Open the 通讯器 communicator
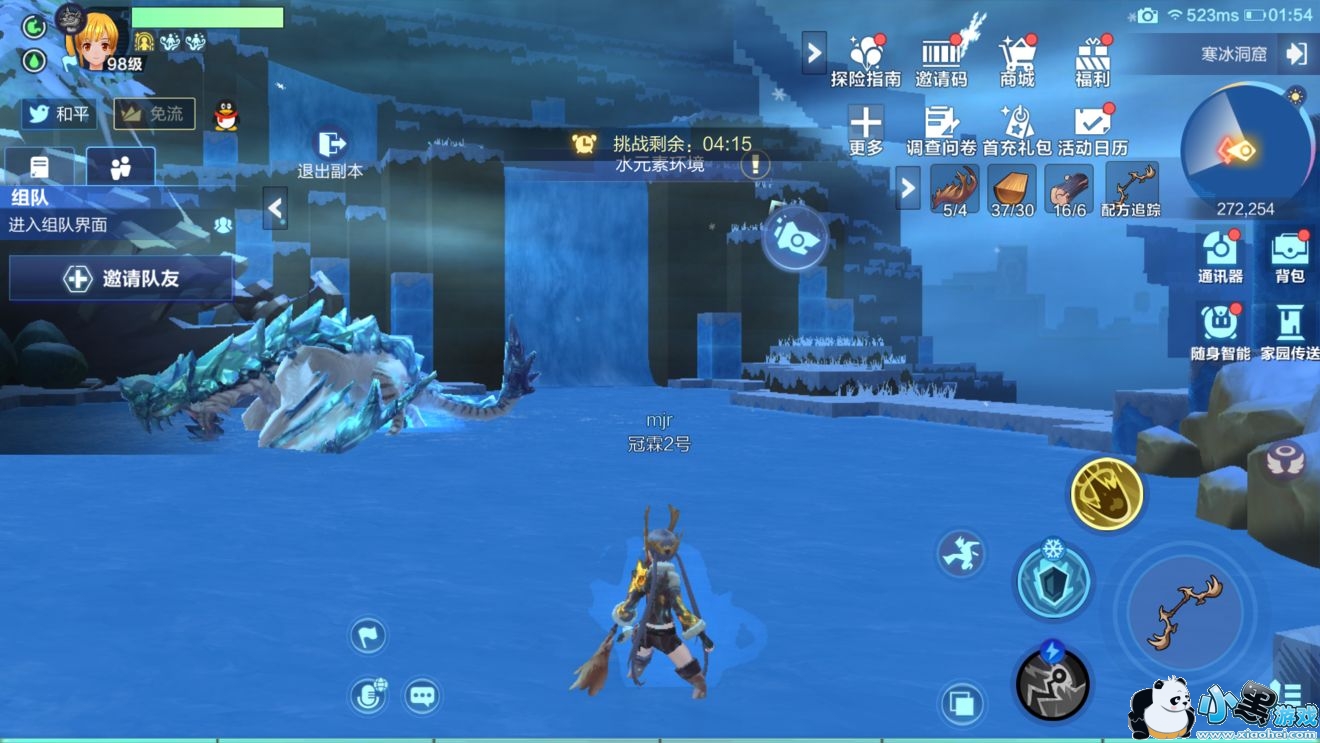 pyautogui.click(x=1220, y=256)
